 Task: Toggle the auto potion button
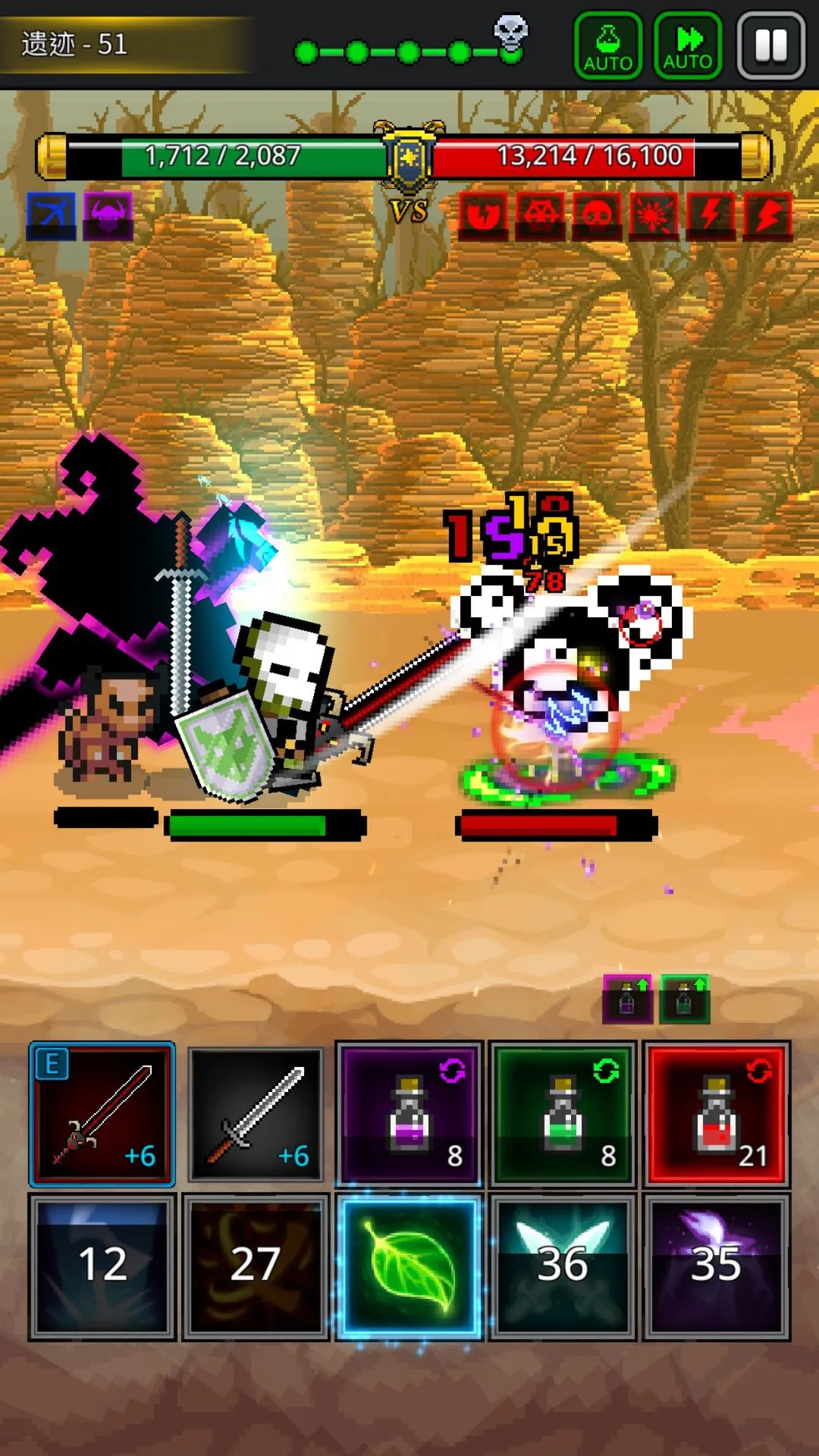tap(608, 45)
